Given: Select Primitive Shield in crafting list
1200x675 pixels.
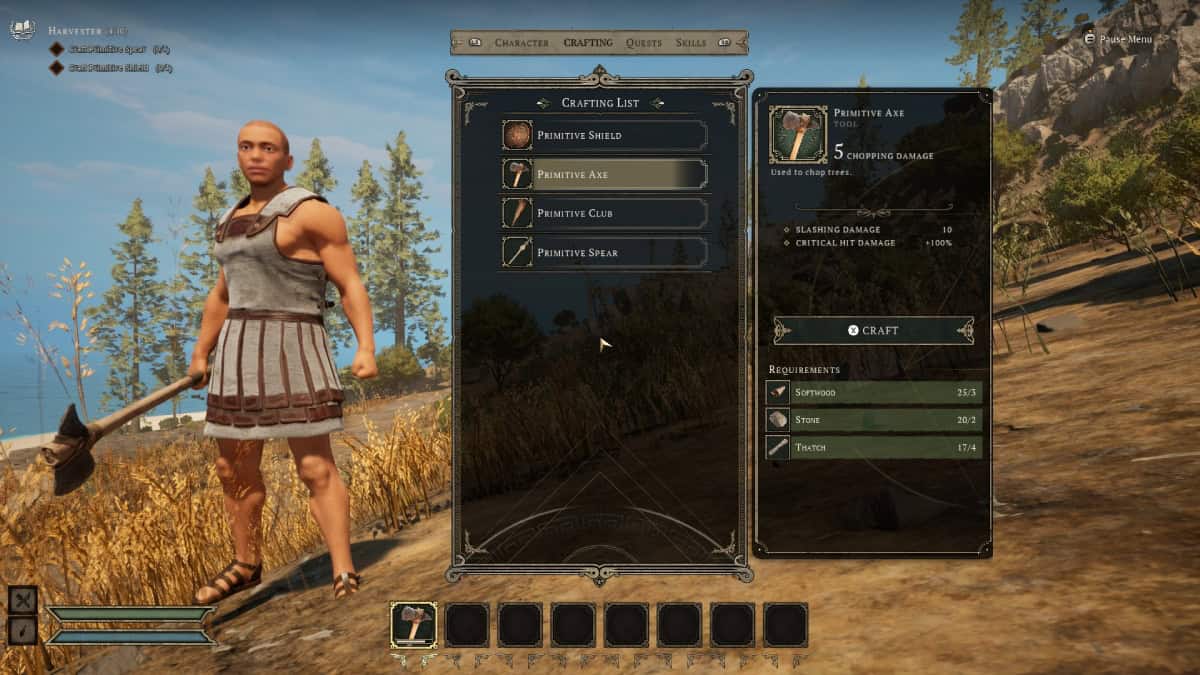Looking at the screenshot, I should coord(605,135).
